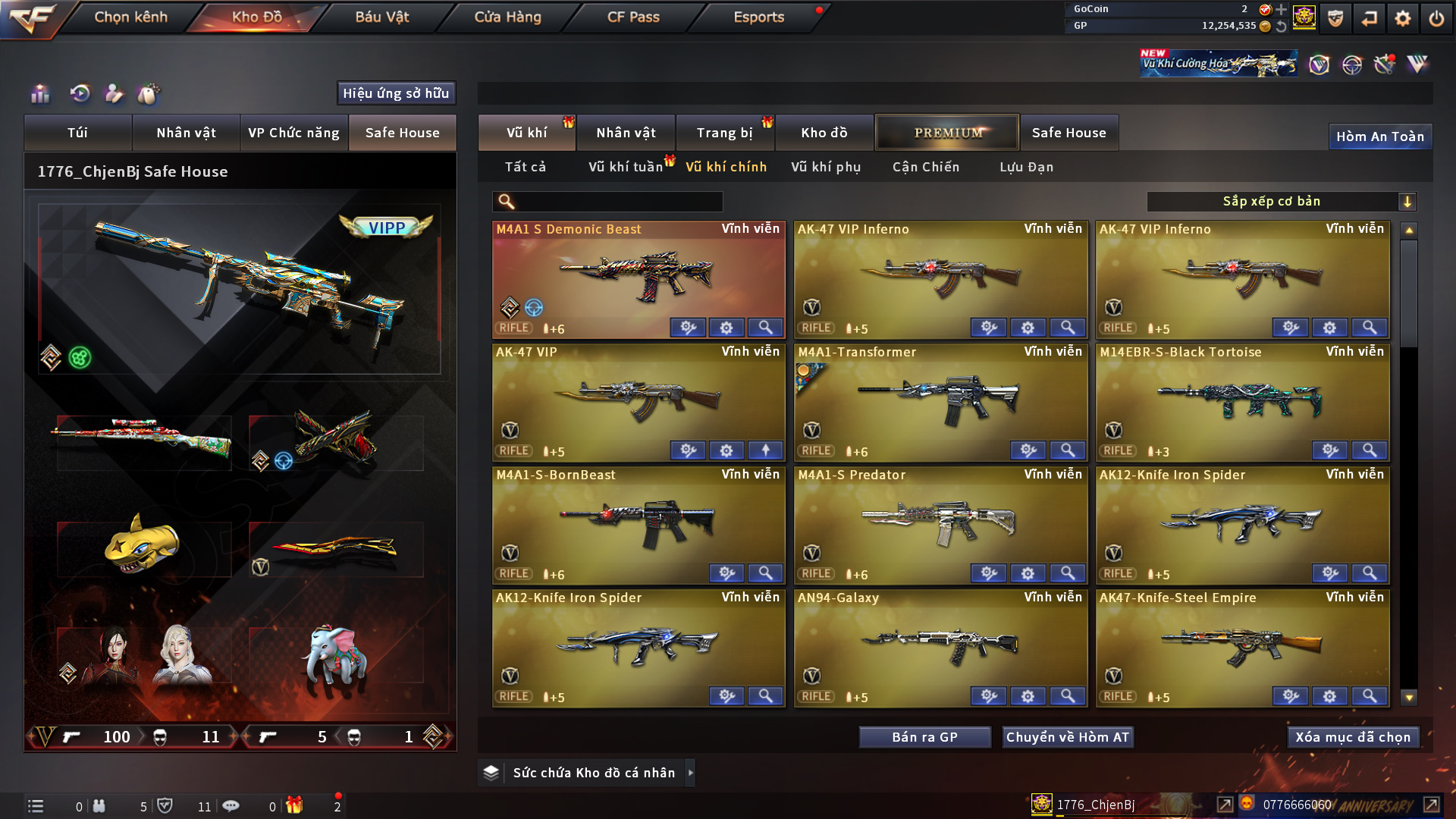Screen dimensions: 1456x819
Task: Switch to the Nhân vật inventory tab
Action: coord(626,133)
